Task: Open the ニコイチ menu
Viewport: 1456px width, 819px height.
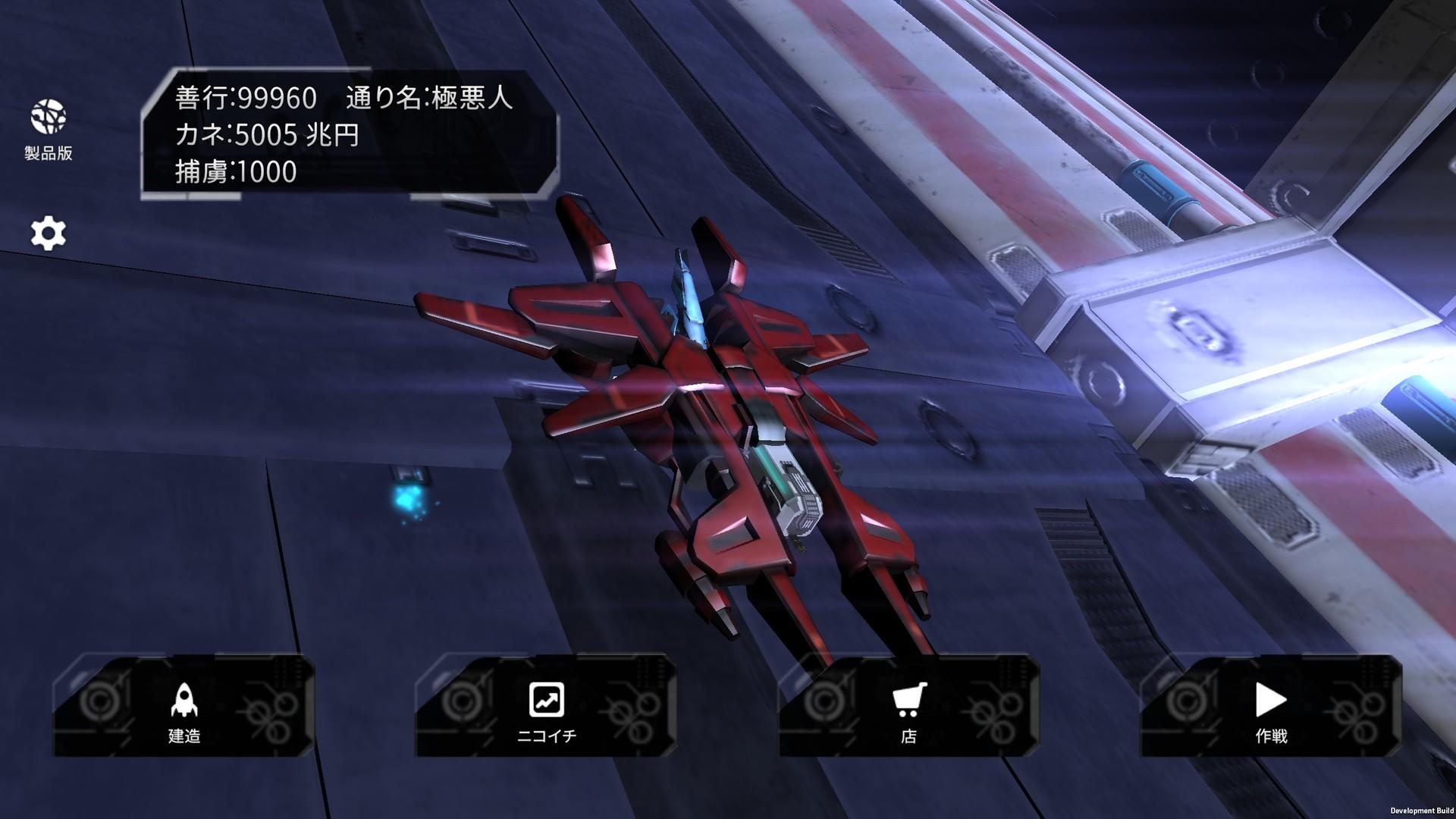Action: 545,734
